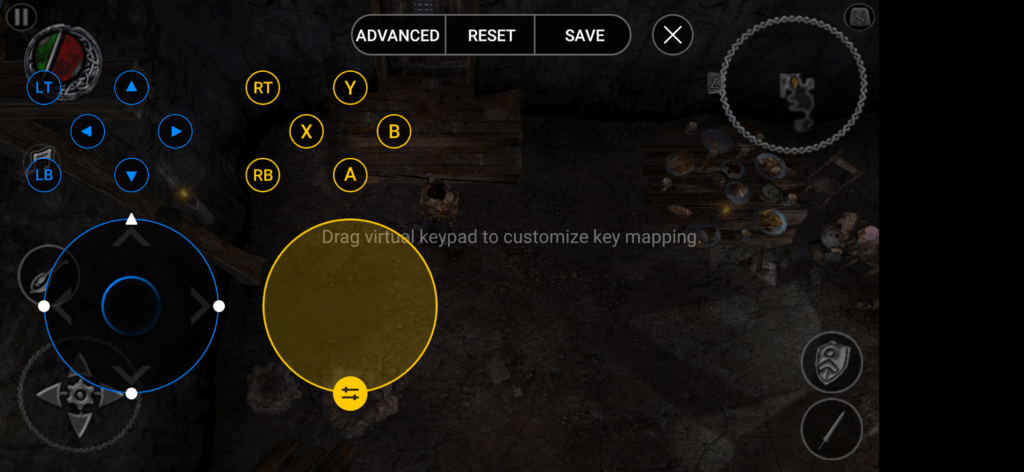Open the yellow joystick's adjust settings icon
The image size is (1024, 472).
click(x=350, y=393)
